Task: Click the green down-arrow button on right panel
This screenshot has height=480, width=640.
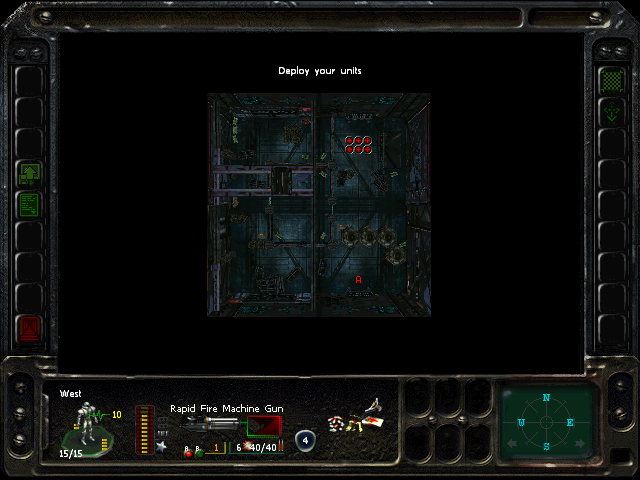Action: (x=610, y=112)
